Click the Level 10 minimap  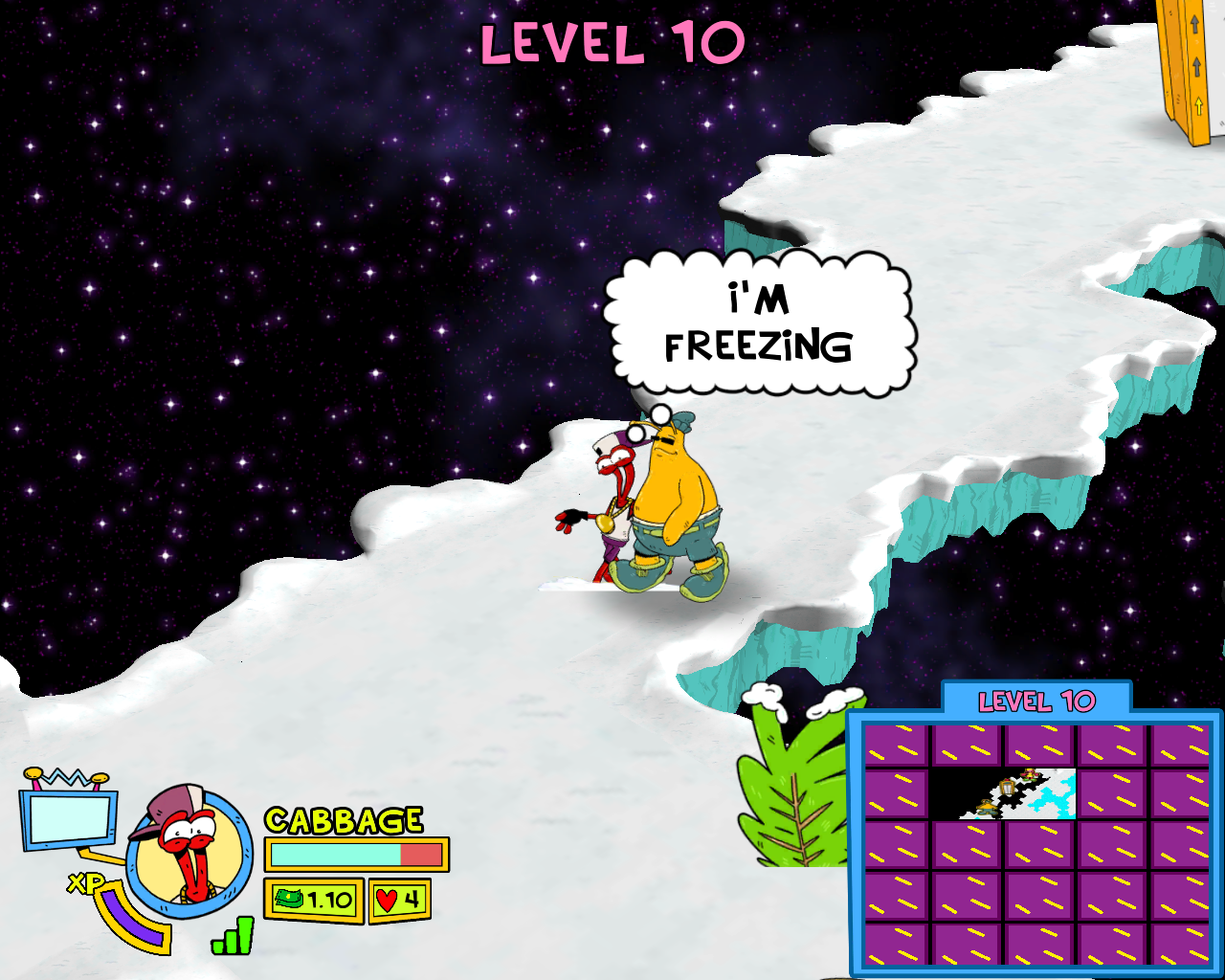pyautogui.click(x=1036, y=843)
